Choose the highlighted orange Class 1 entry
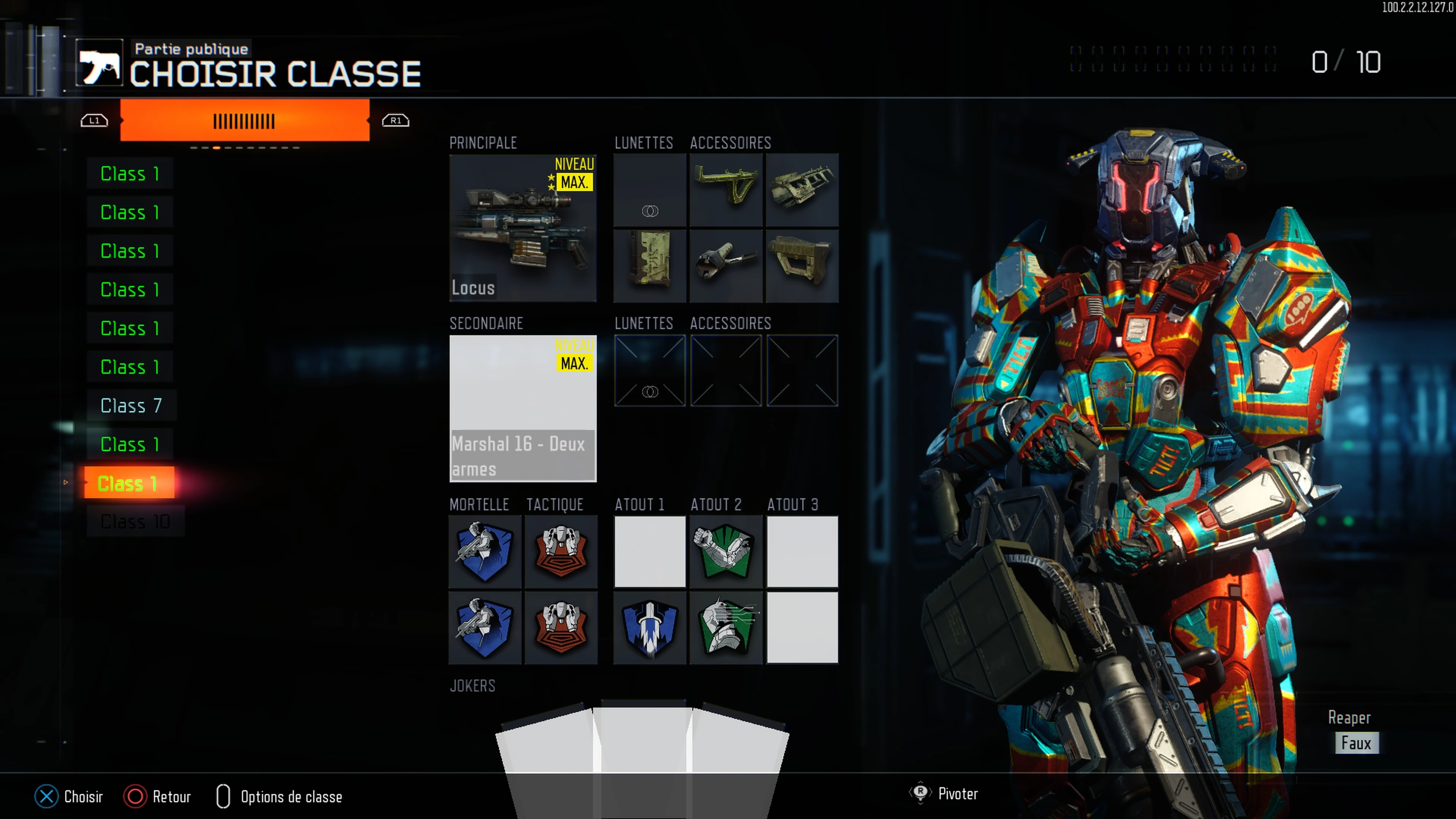The height and width of the screenshot is (819, 1456). (128, 483)
